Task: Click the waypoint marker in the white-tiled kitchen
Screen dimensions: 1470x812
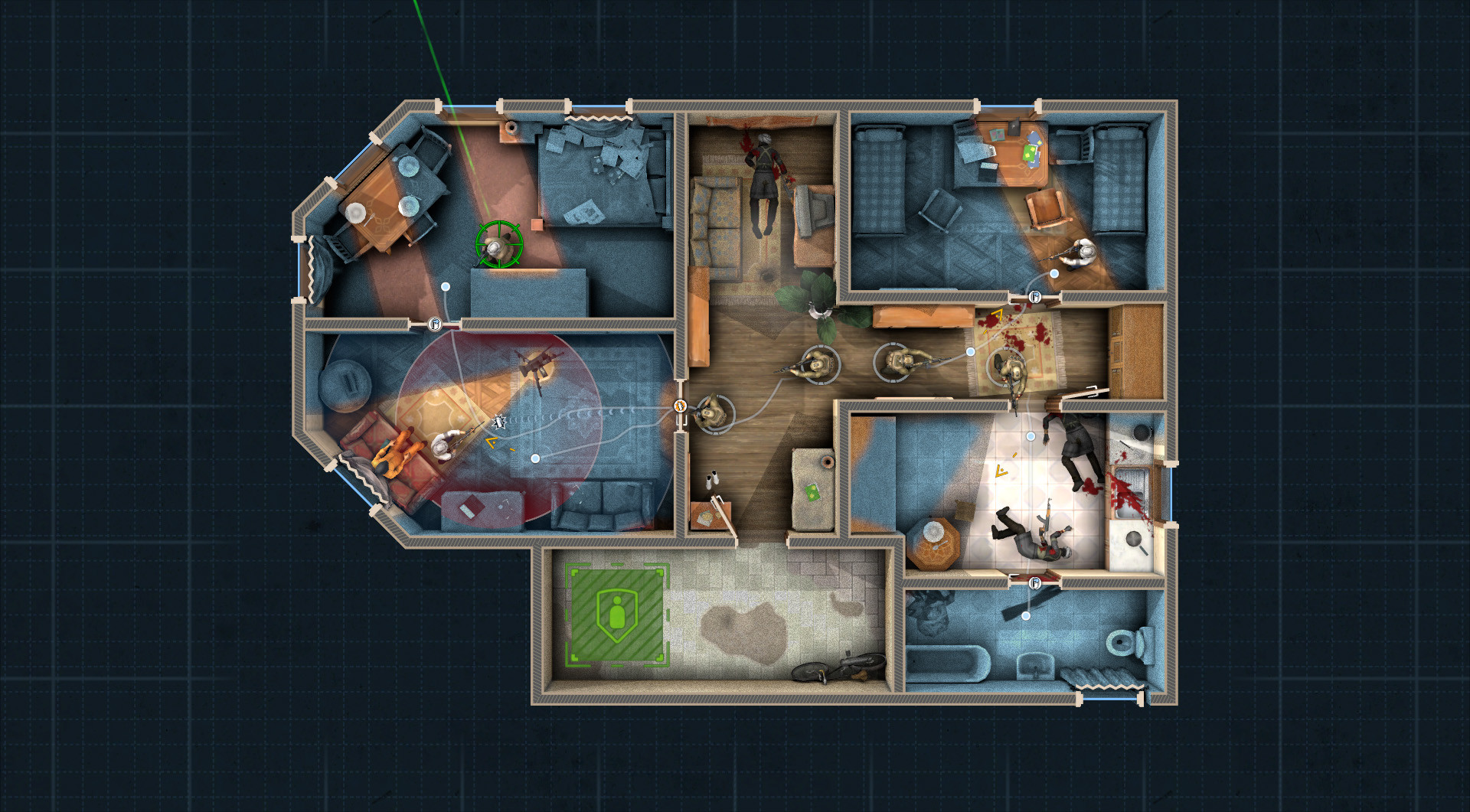Action: 1031,436
